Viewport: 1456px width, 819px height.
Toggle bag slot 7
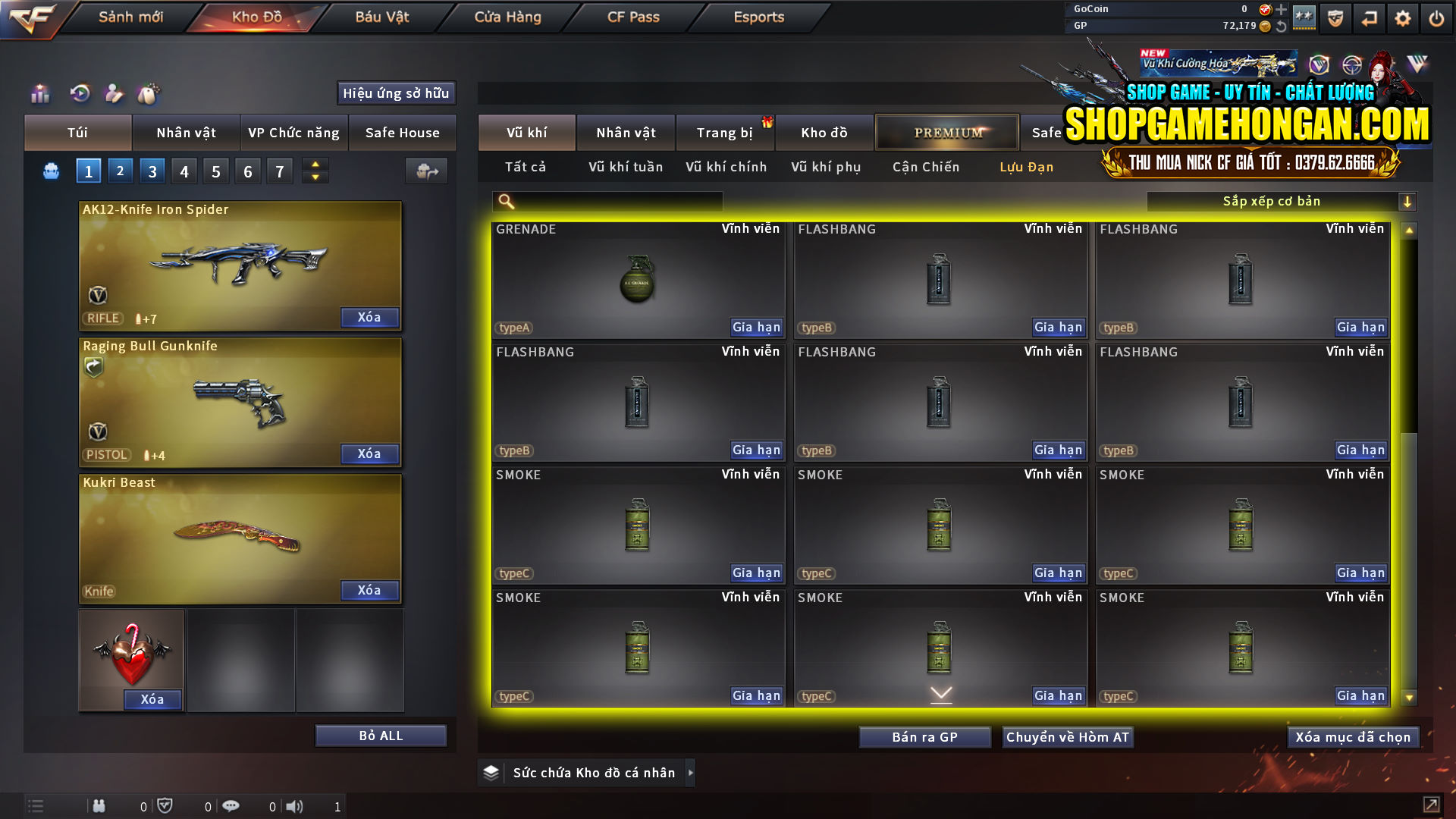point(279,170)
